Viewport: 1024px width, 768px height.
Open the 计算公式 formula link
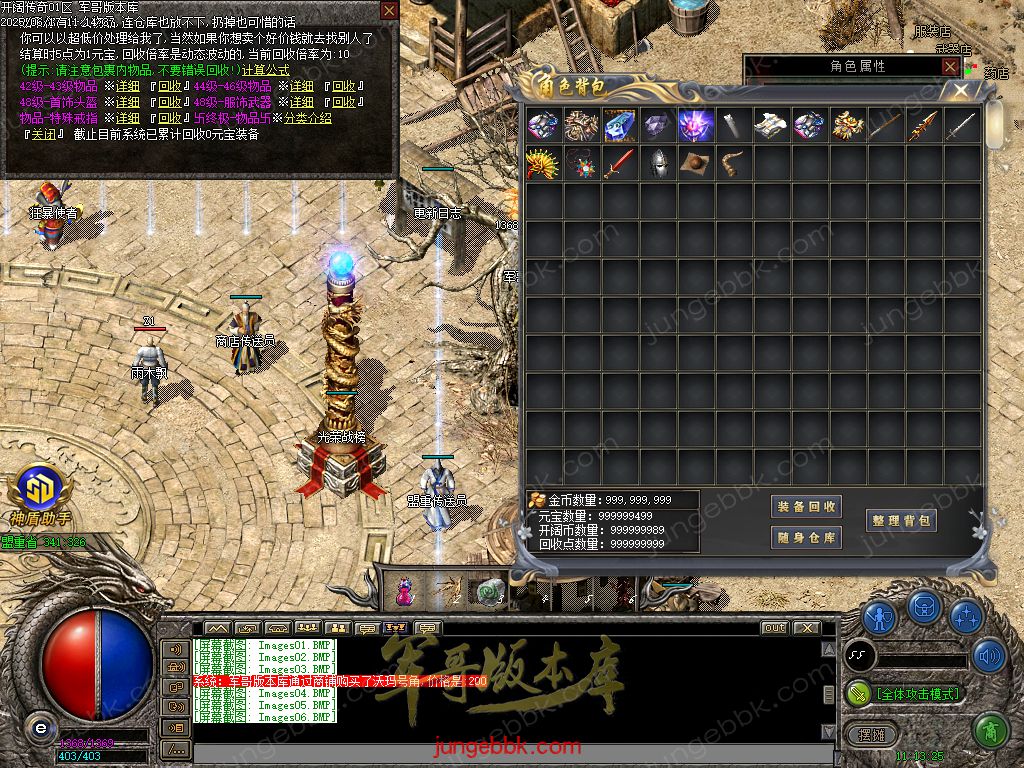tap(265, 70)
